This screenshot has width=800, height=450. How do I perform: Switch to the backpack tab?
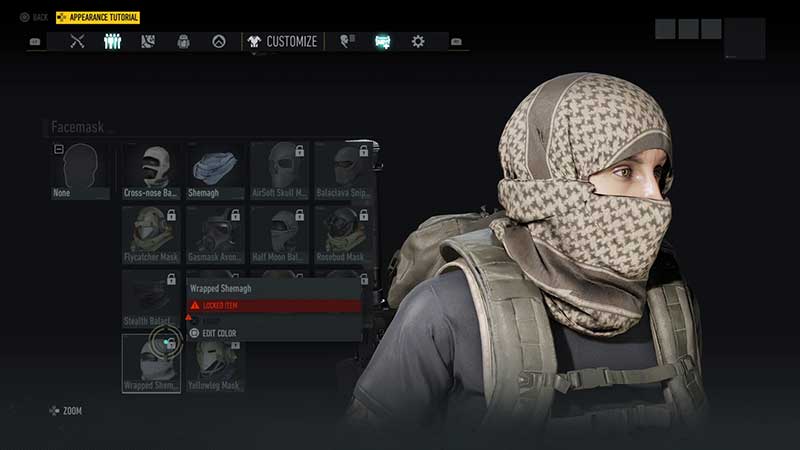coord(183,42)
